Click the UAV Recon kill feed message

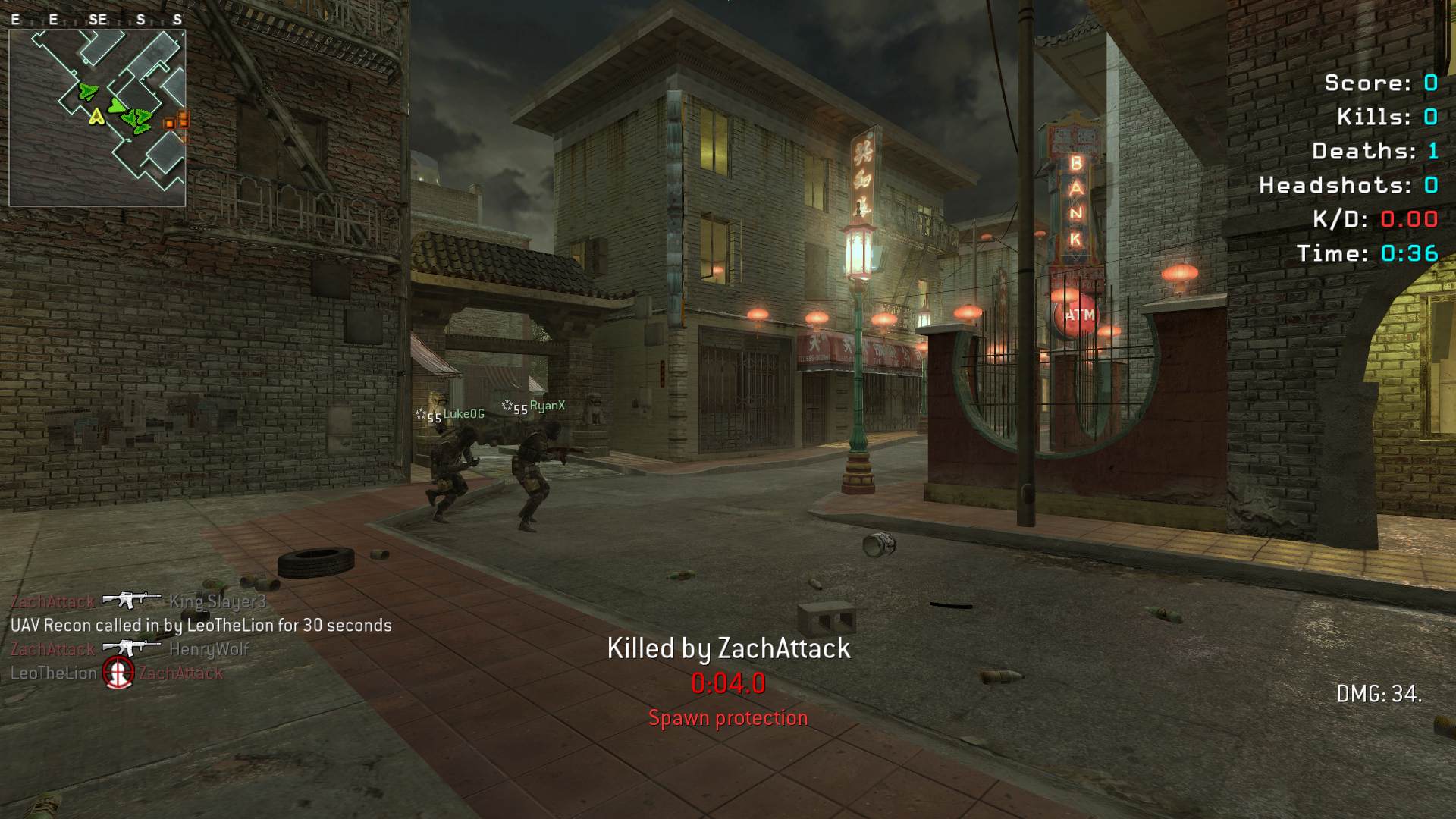pos(201,626)
